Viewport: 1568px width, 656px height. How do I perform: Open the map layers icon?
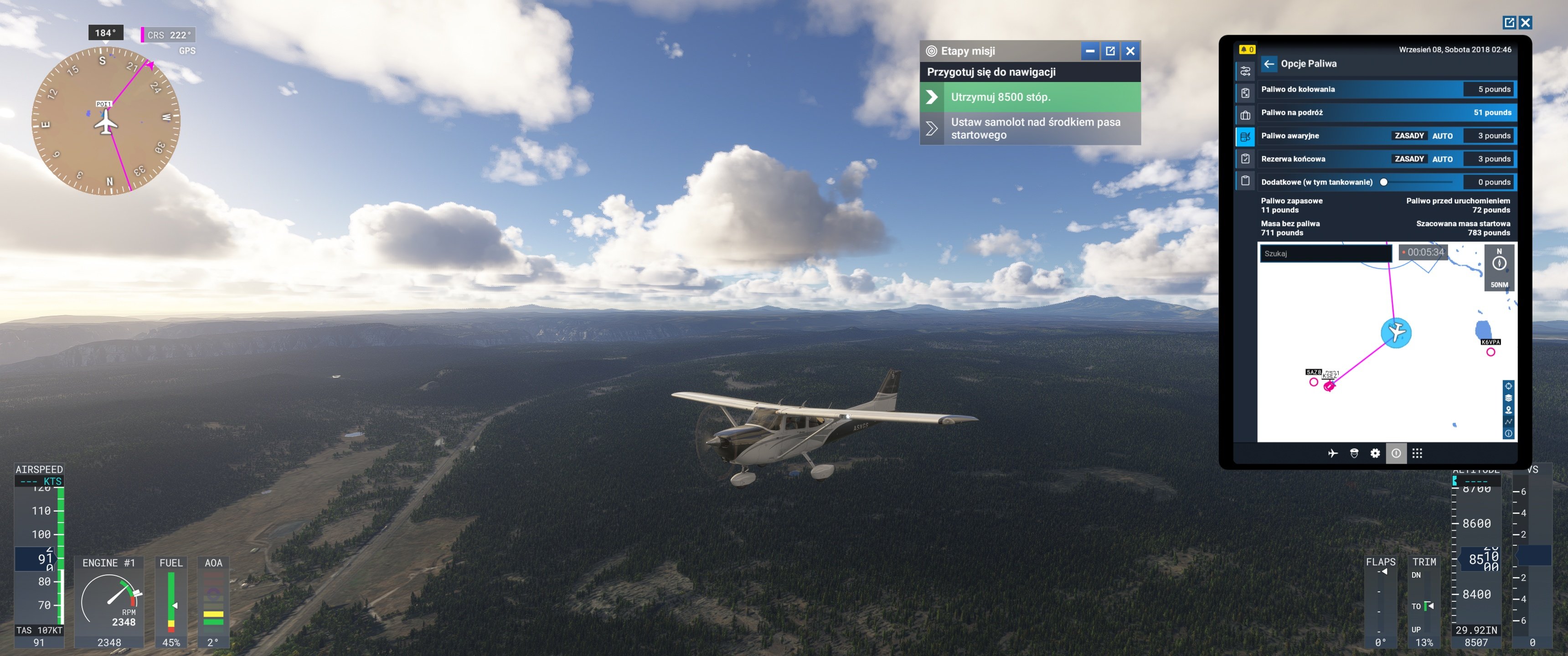(x=1508, y=398)
